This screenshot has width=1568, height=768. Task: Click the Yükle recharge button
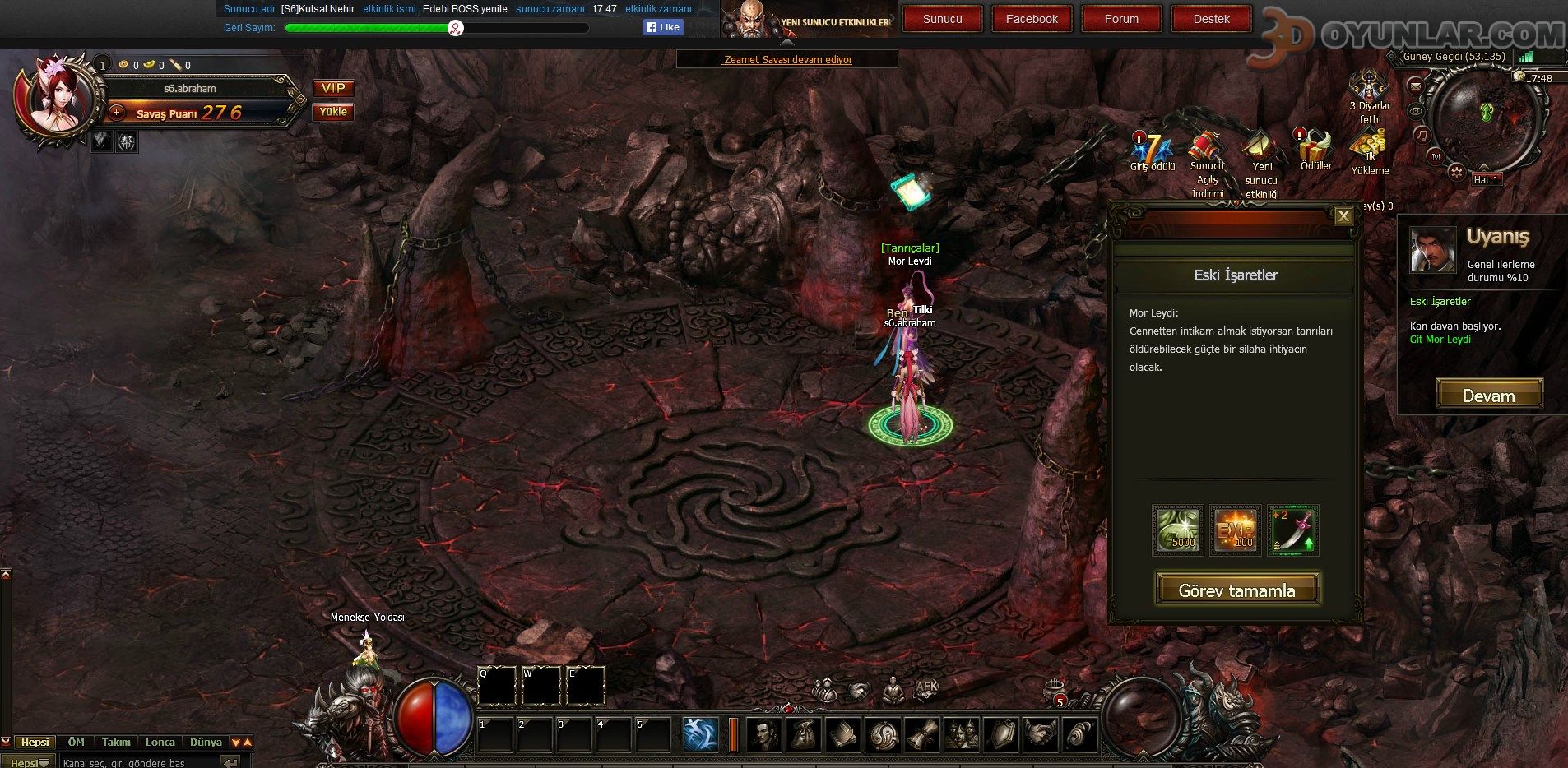(333, 112)
